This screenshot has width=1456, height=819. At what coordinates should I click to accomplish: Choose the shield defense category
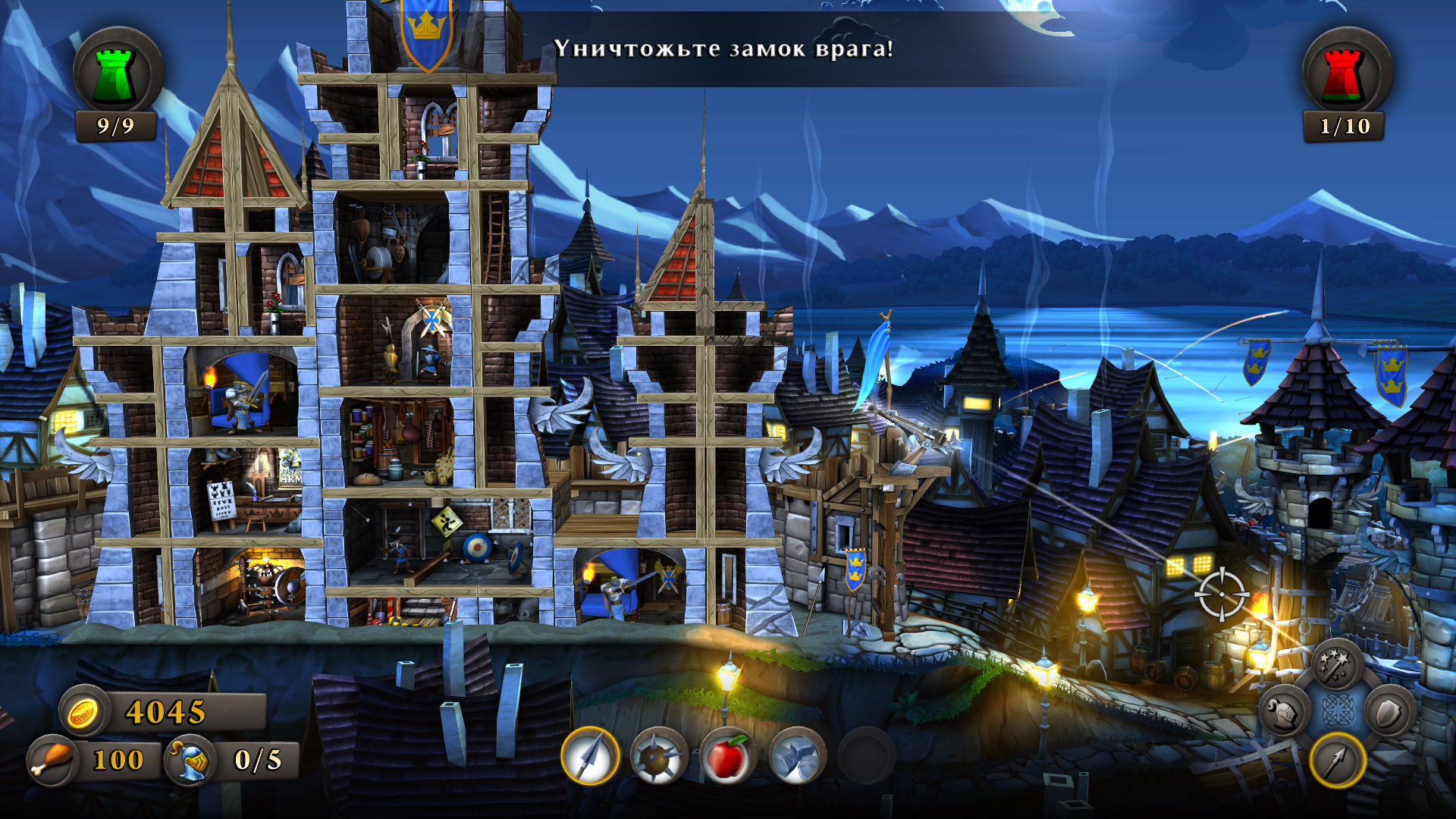click(1390, 712)
